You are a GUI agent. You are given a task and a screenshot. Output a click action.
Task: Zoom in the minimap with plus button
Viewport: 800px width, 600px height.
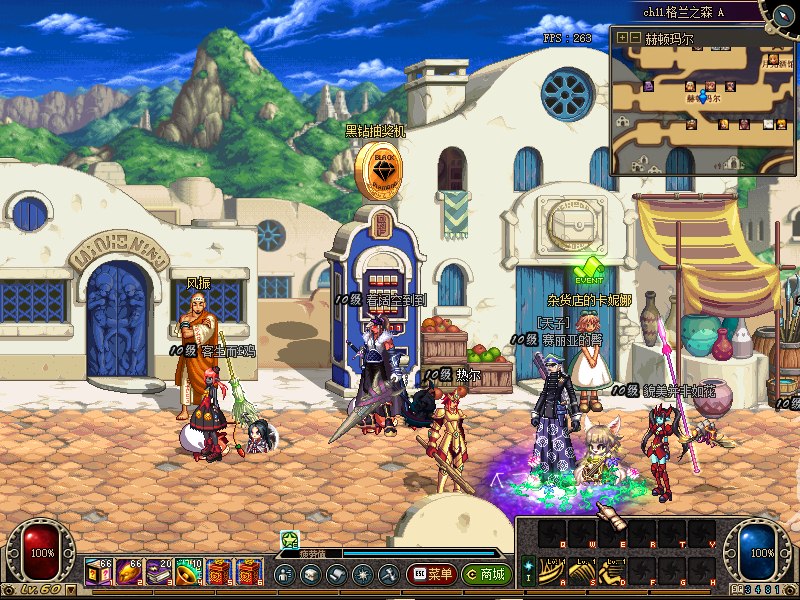622,38
